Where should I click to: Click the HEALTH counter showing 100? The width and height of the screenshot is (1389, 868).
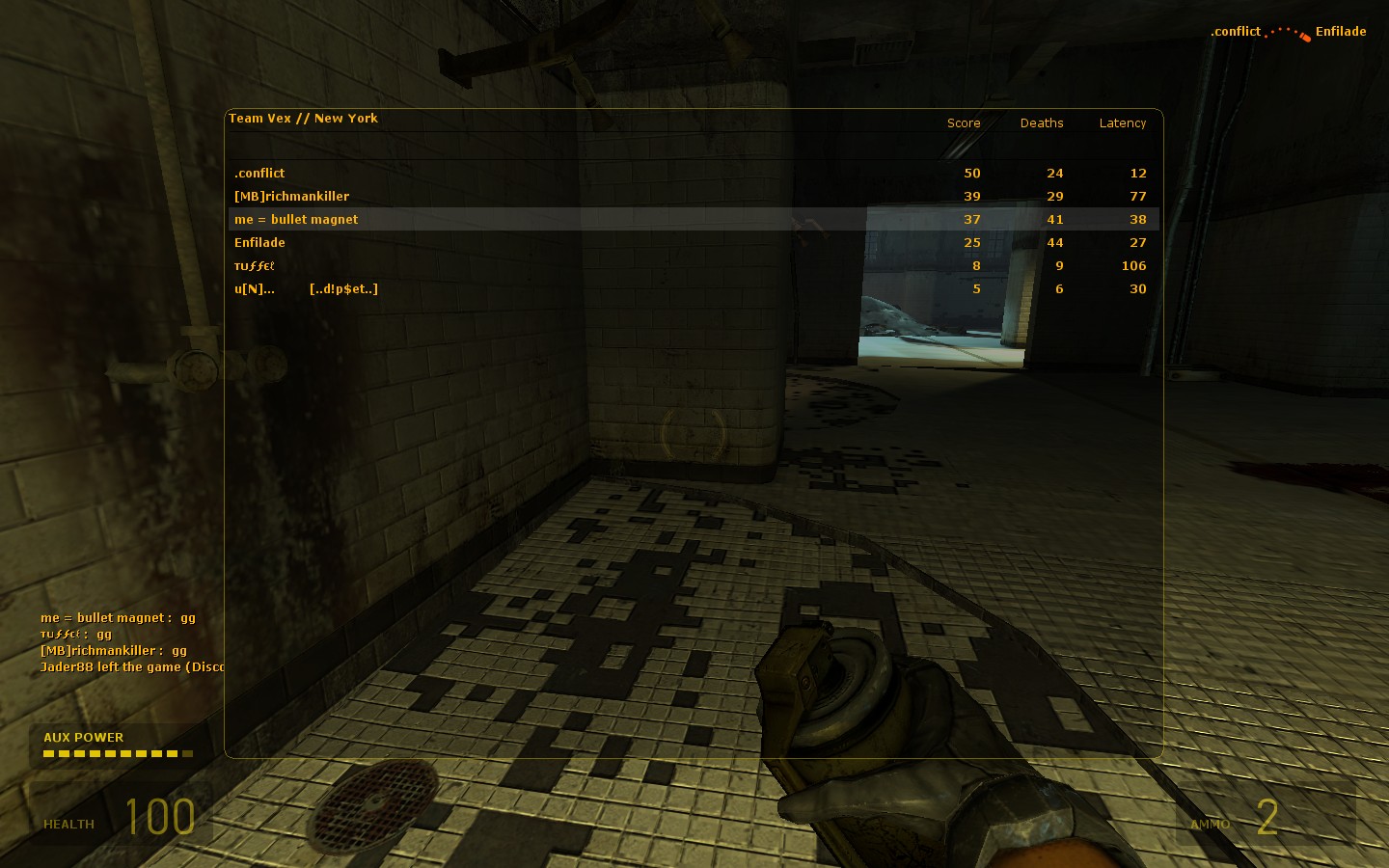click(159, 817)
